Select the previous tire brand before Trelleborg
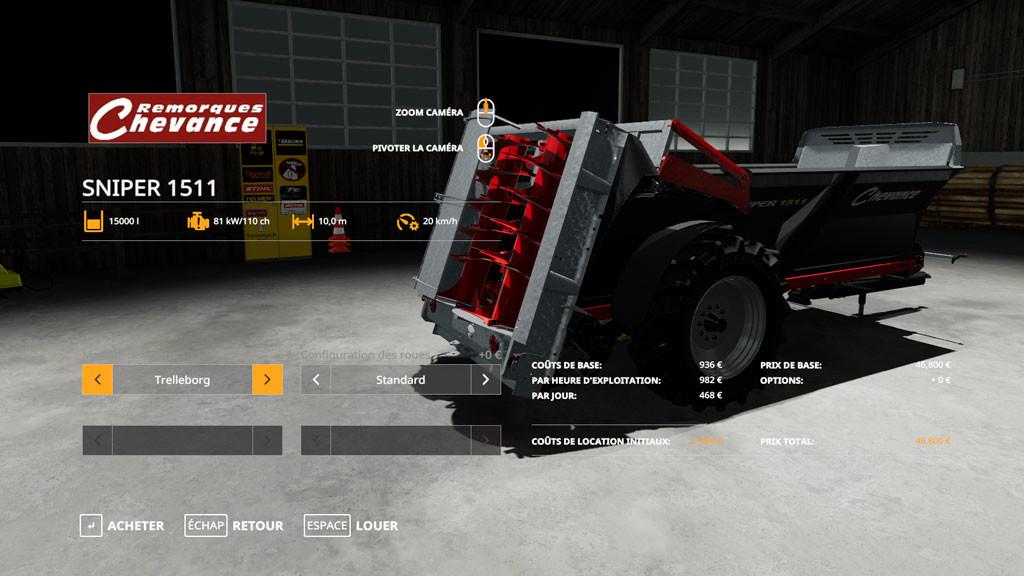1024x576 pixels. pyautogui.click(x=97, y=380)
